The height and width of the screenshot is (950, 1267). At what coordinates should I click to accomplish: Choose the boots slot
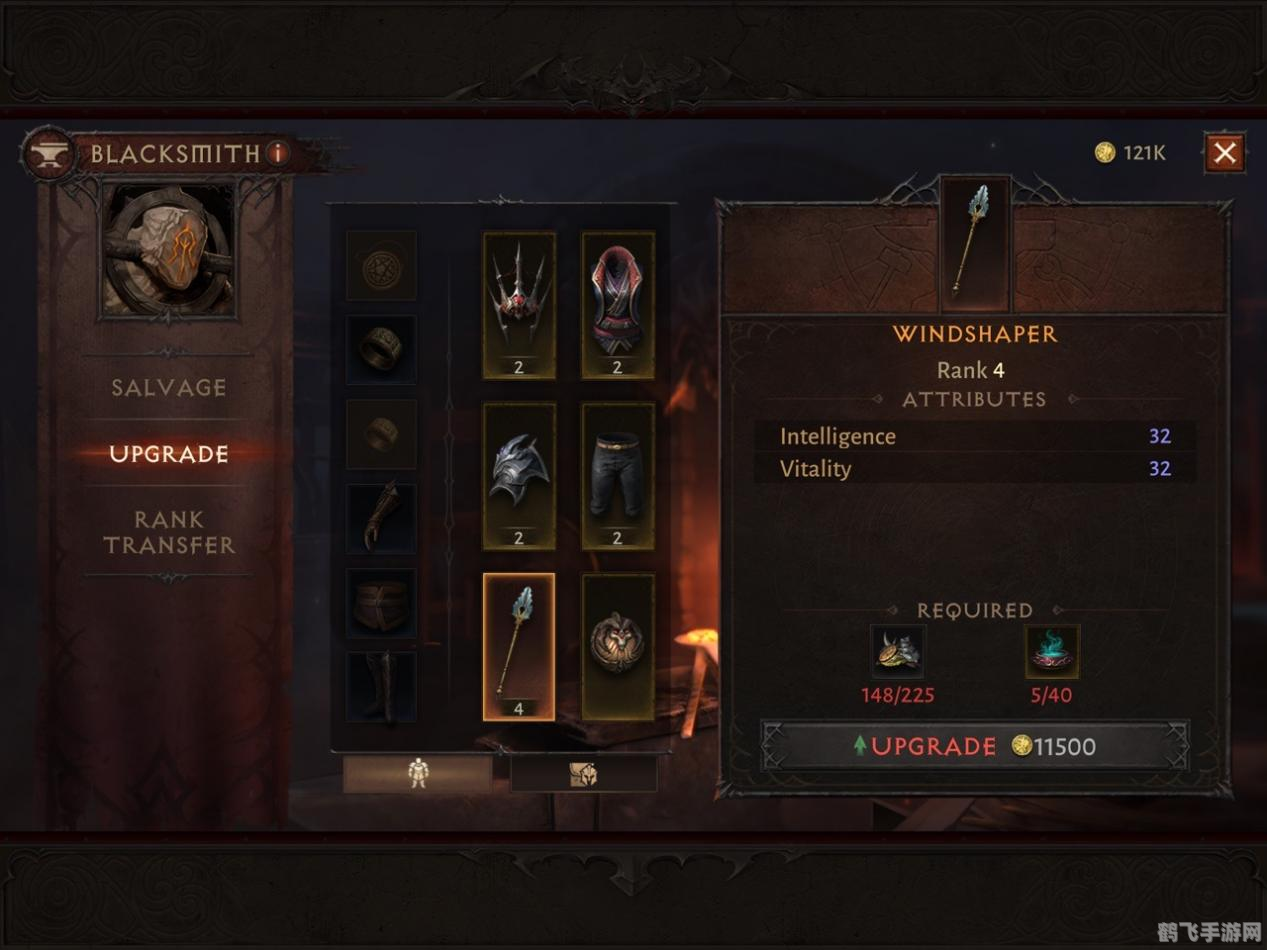click(381, 686)
